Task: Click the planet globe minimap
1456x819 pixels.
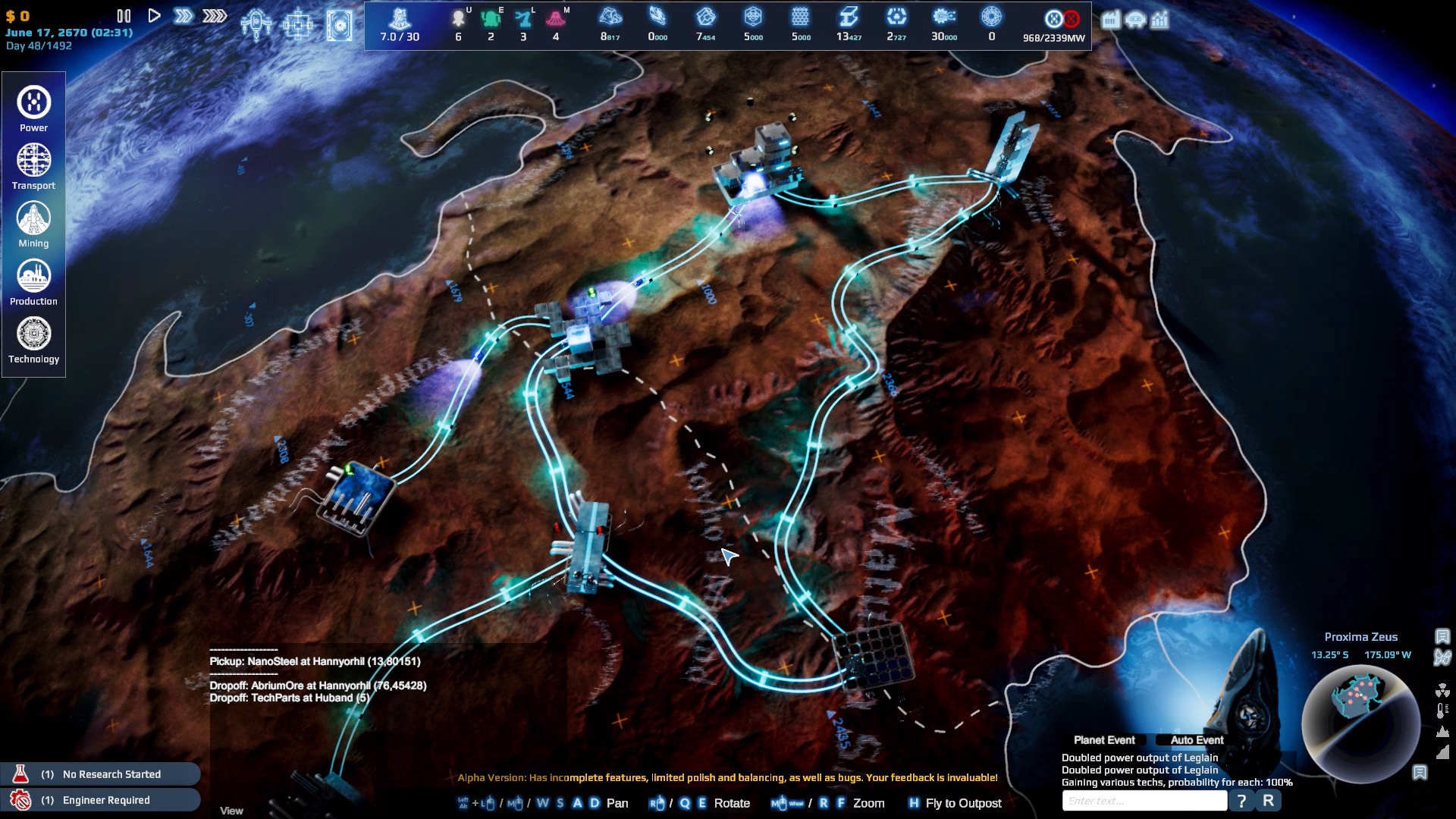Action: pyautogui.click(x=1360, y=723)
